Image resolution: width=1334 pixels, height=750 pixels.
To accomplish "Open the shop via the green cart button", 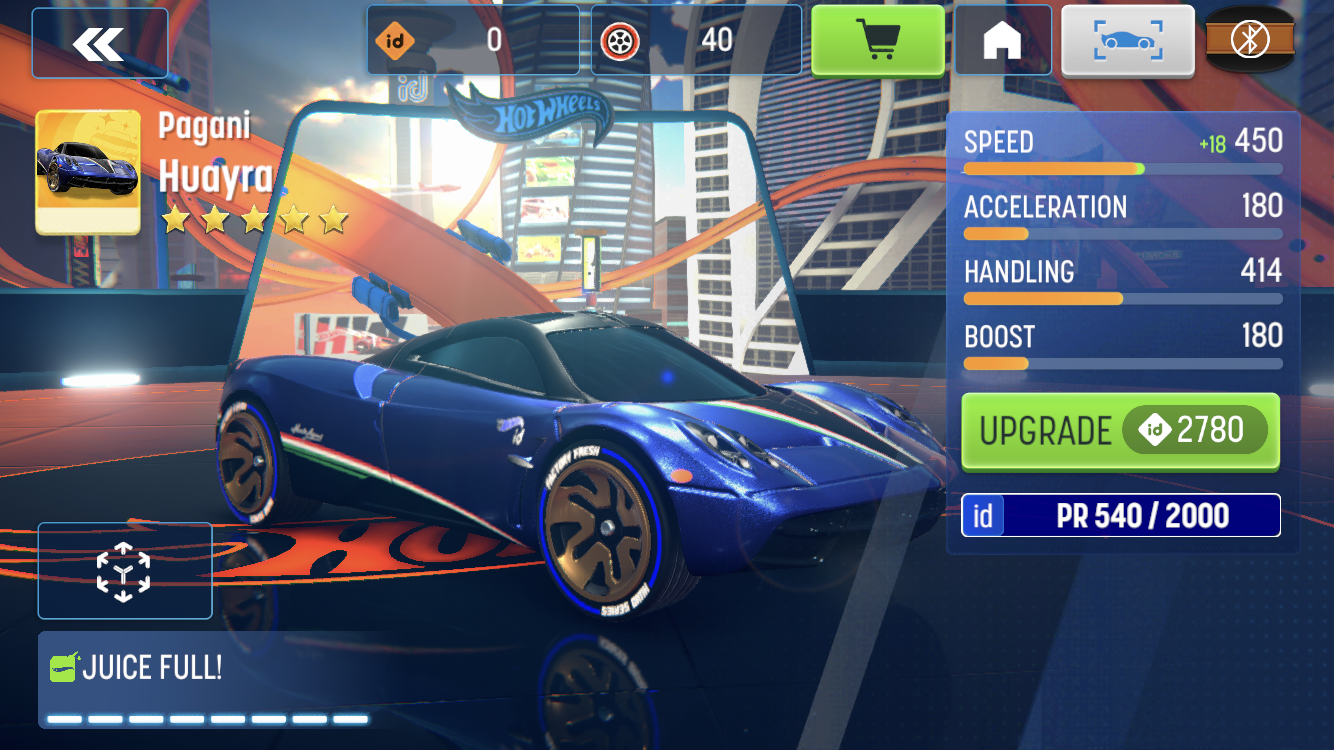I will [877, 40].
